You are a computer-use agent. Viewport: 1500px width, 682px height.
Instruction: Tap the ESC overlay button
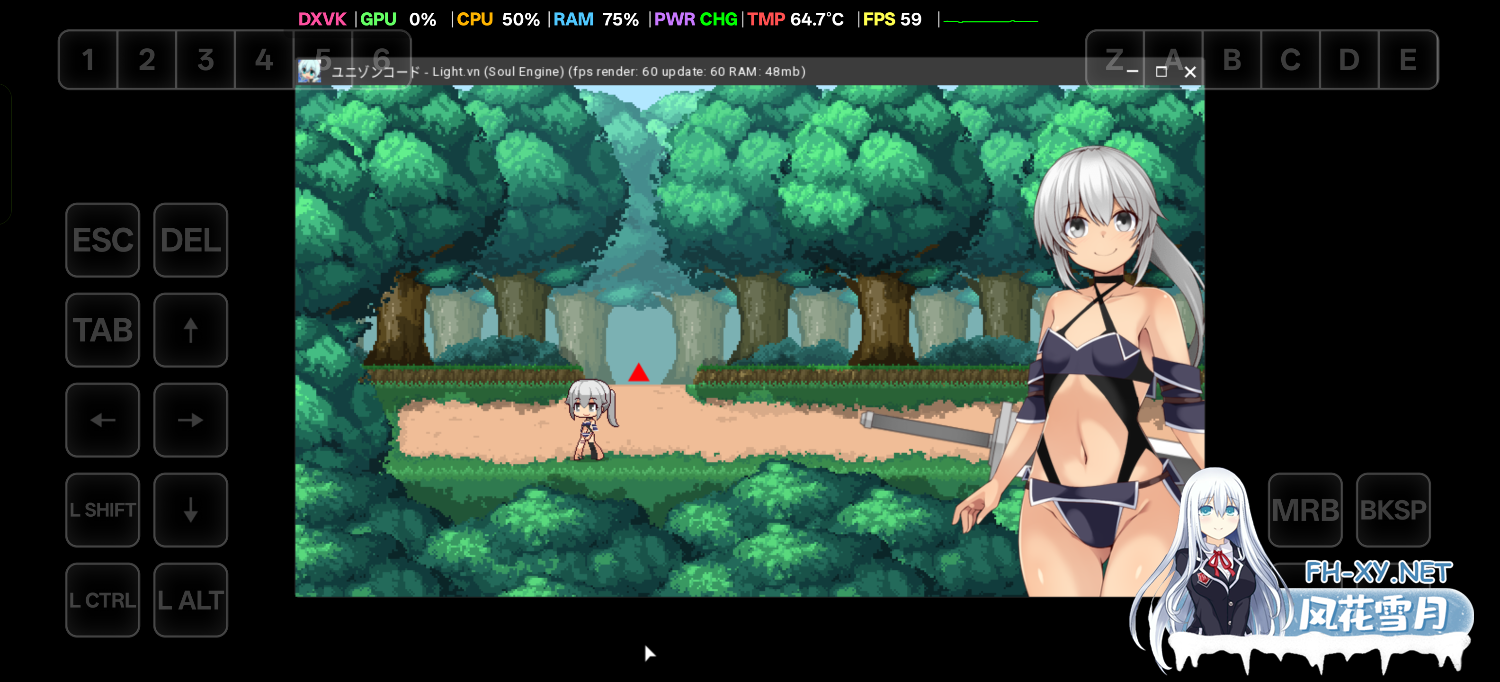pyautogui.click(x=103, y=240)
